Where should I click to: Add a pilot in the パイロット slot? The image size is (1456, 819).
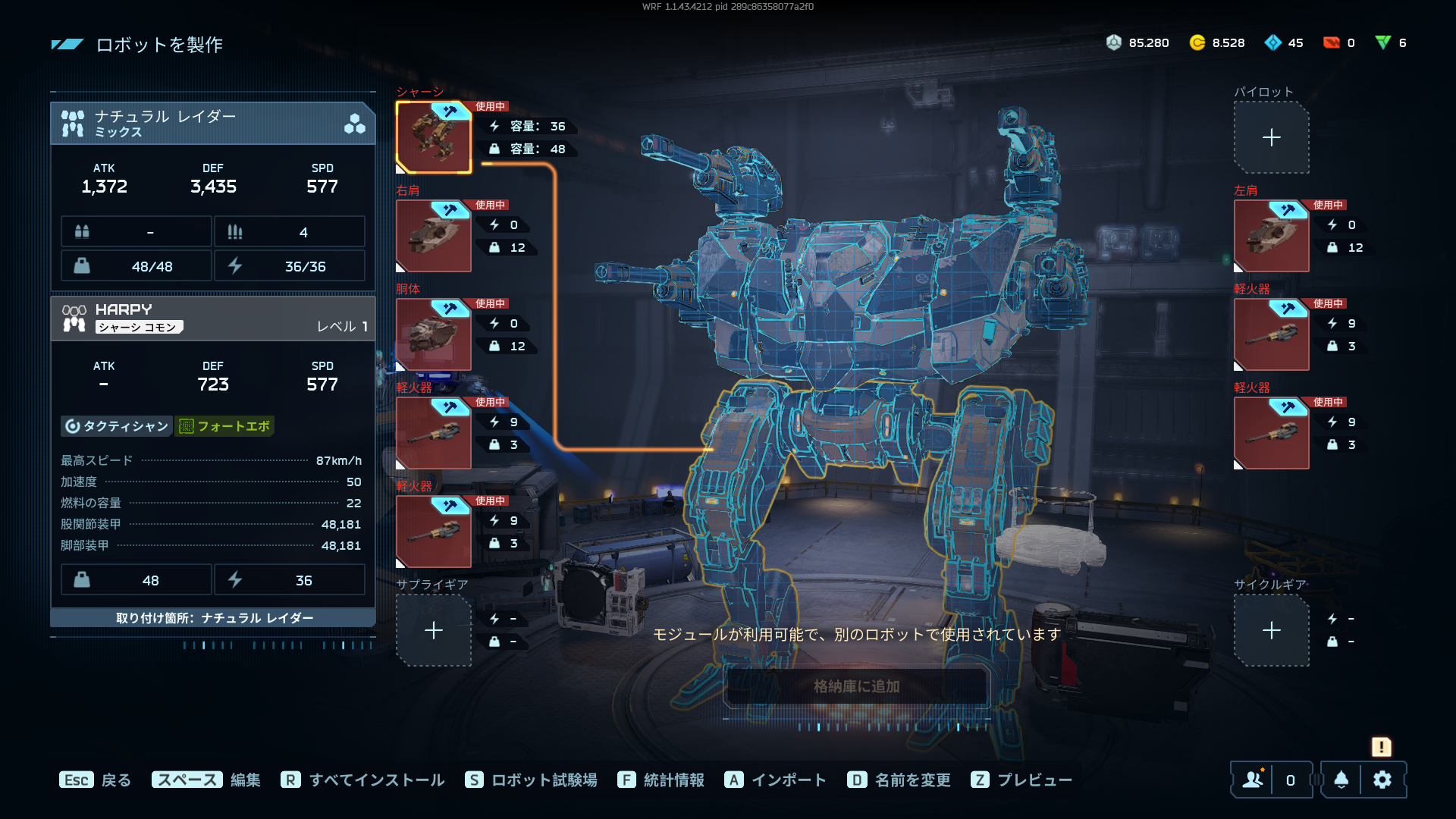pyautogui.click(x=1272, y=137)
